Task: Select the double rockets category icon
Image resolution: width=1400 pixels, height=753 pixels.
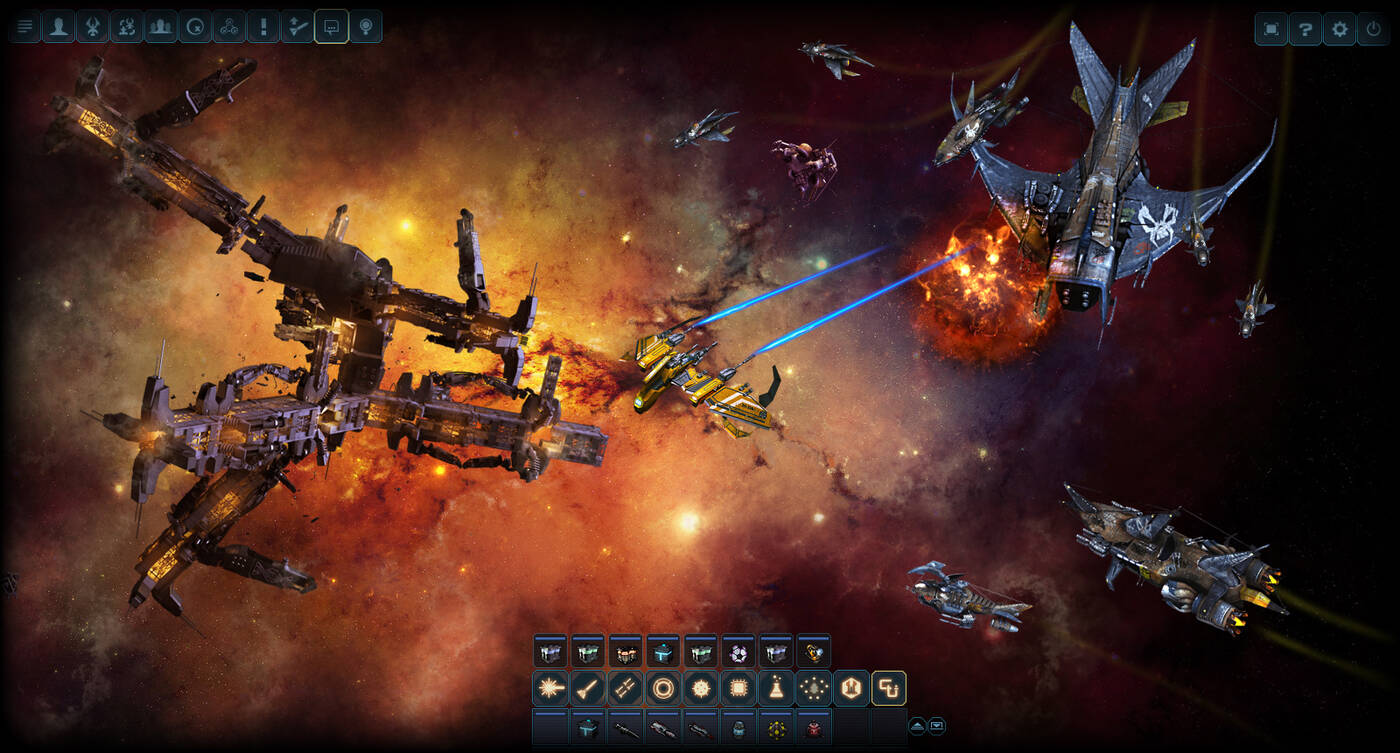Action: click(x=625, y=688)
